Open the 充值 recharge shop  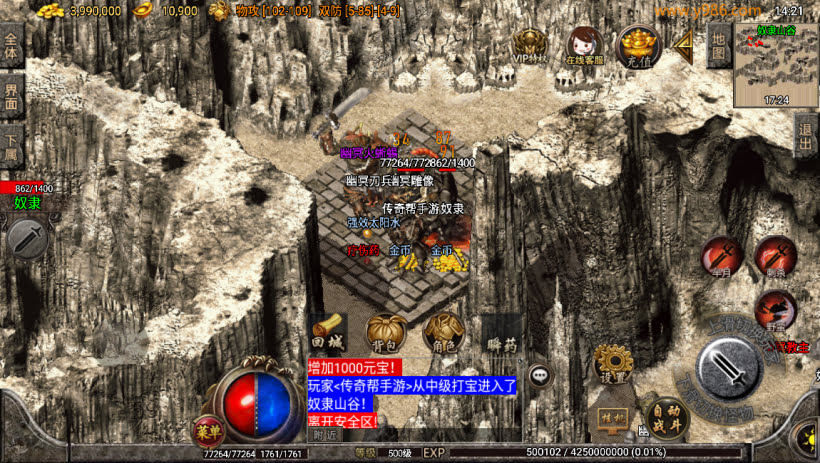(637, 44)
